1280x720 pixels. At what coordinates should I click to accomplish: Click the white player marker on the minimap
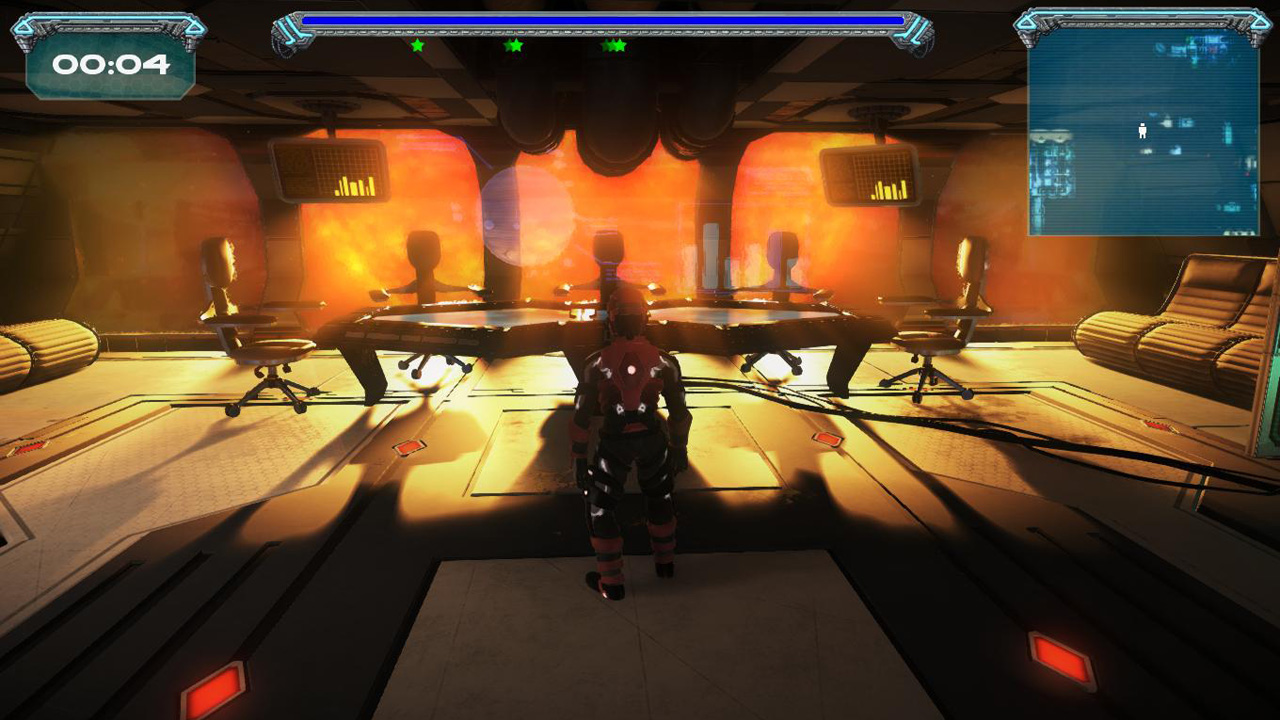click(x=1141, y=130)
